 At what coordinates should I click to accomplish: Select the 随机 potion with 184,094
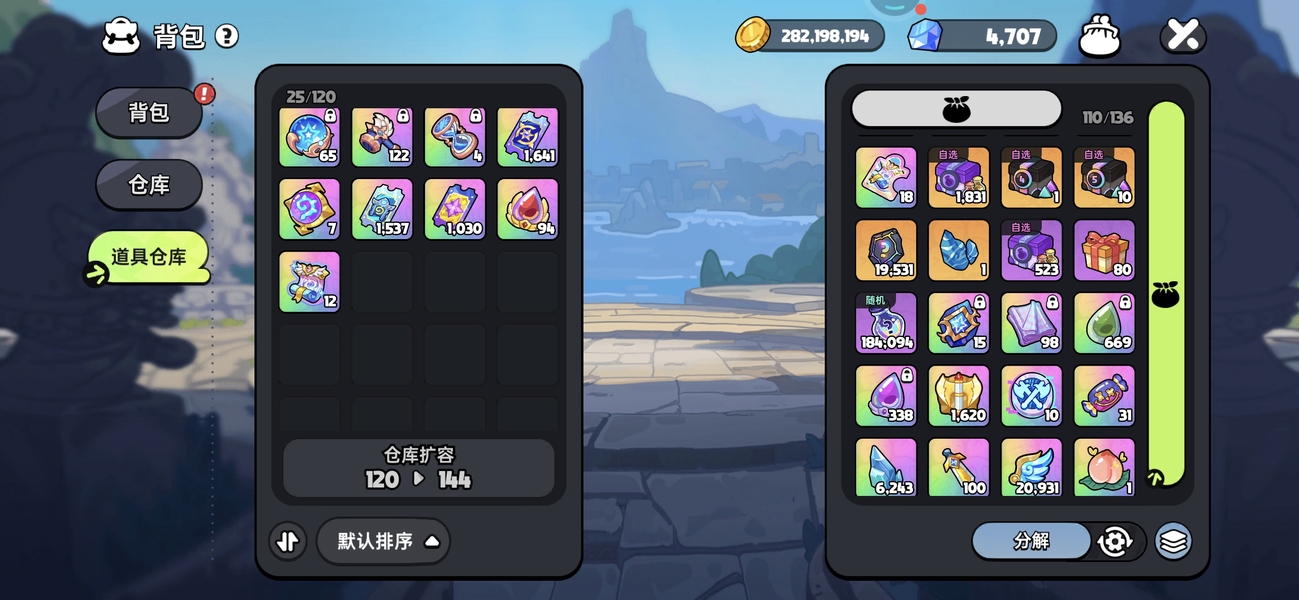coord(886,323)
